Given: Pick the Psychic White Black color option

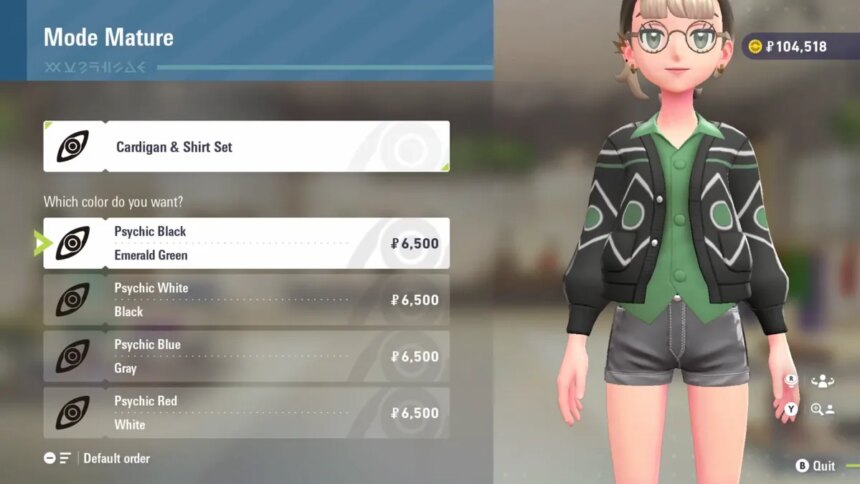Looking at the screenshot, I should tap(246, 300).
